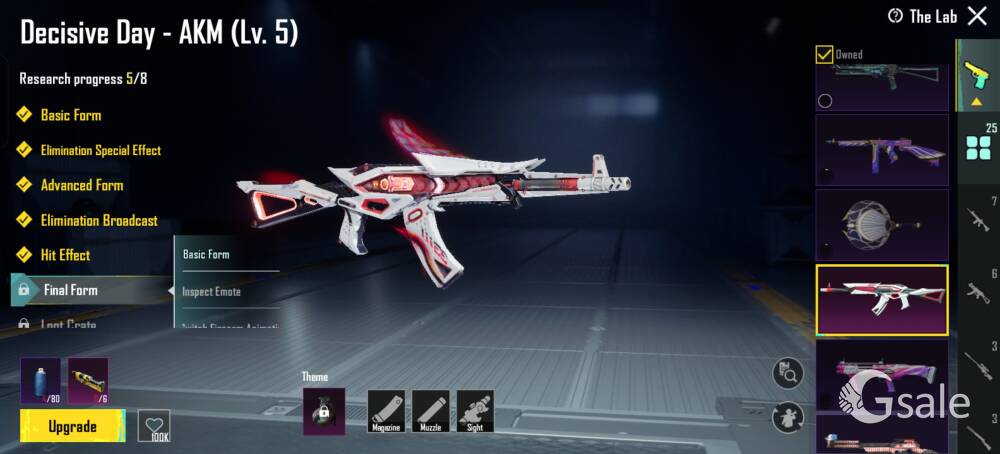Toggle the Owned filter checkbox

coord(825,54)
